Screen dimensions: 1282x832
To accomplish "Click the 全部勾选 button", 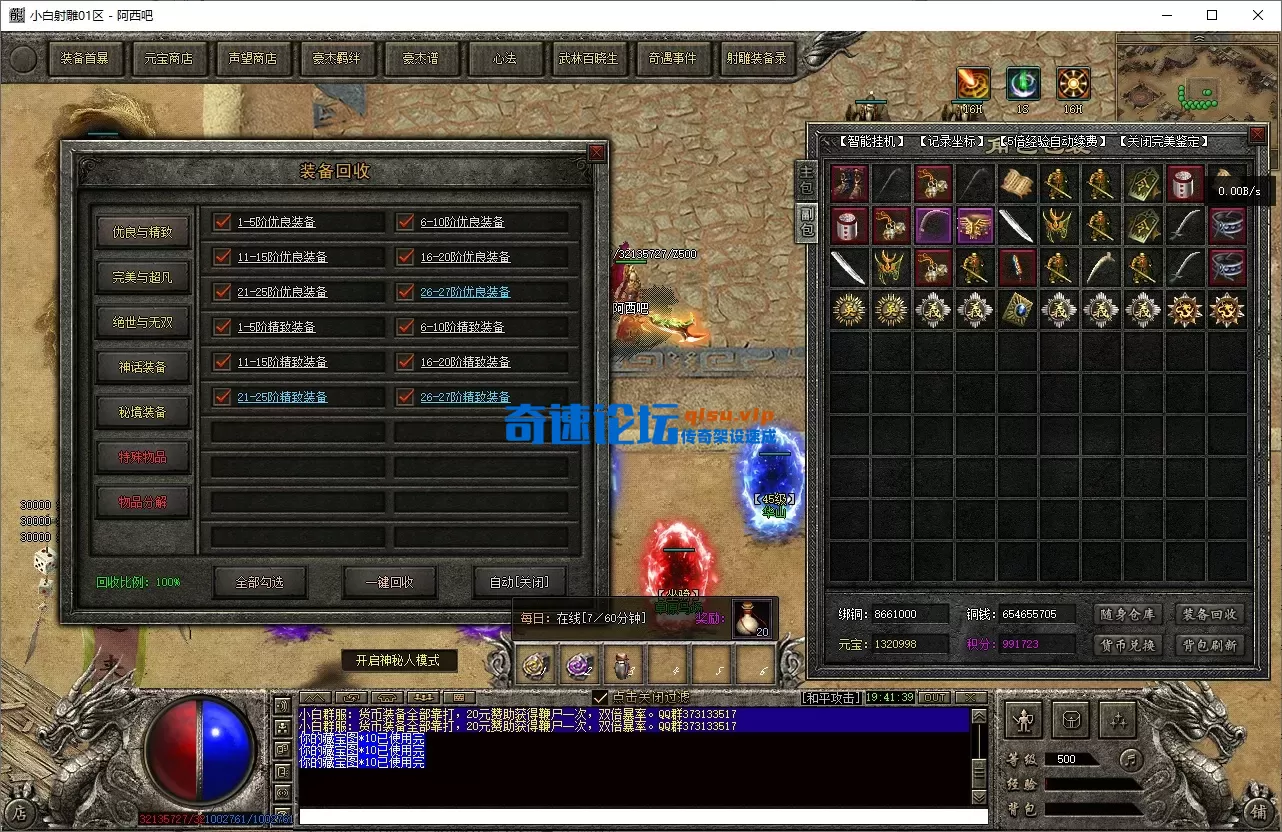I will point(259,582).
